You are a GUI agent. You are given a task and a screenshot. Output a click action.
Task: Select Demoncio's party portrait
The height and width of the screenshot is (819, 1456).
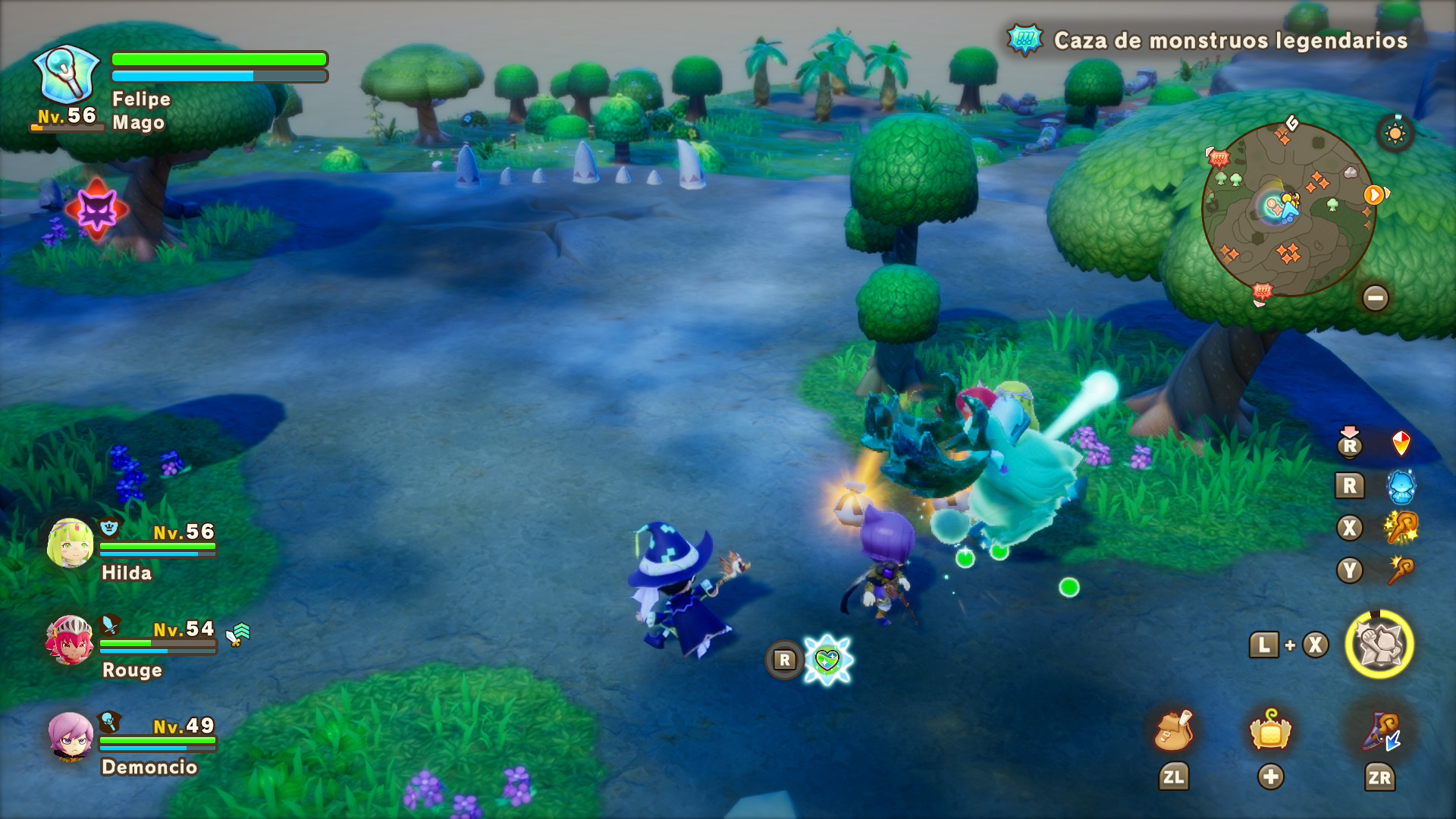70,736
